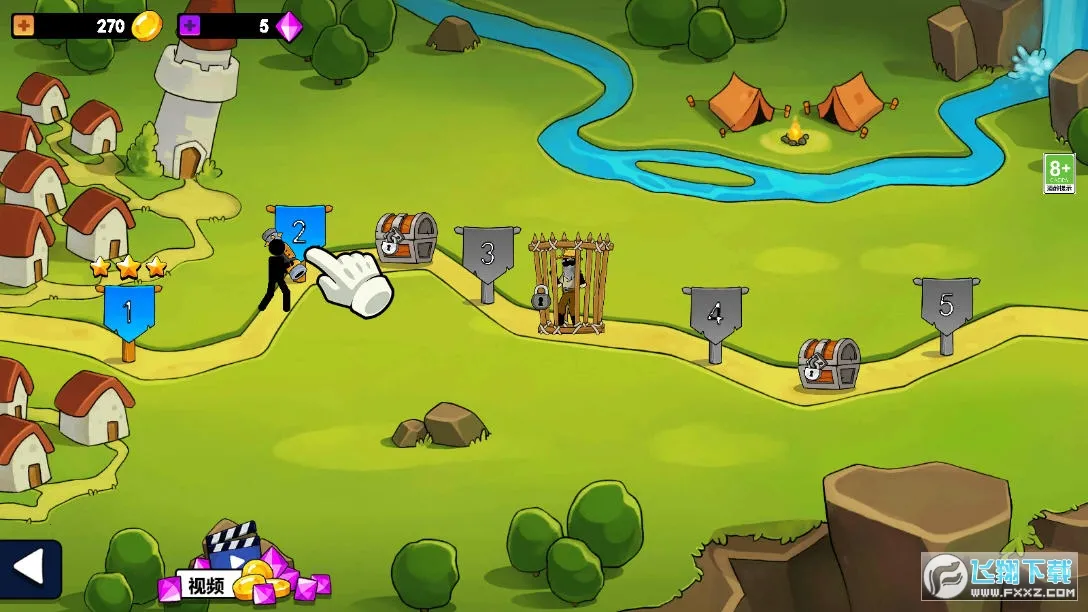The image size is (1088, 612).
Task: Open the locked chest after level 2
Action: pyautogui.click(x=406, y=238)
